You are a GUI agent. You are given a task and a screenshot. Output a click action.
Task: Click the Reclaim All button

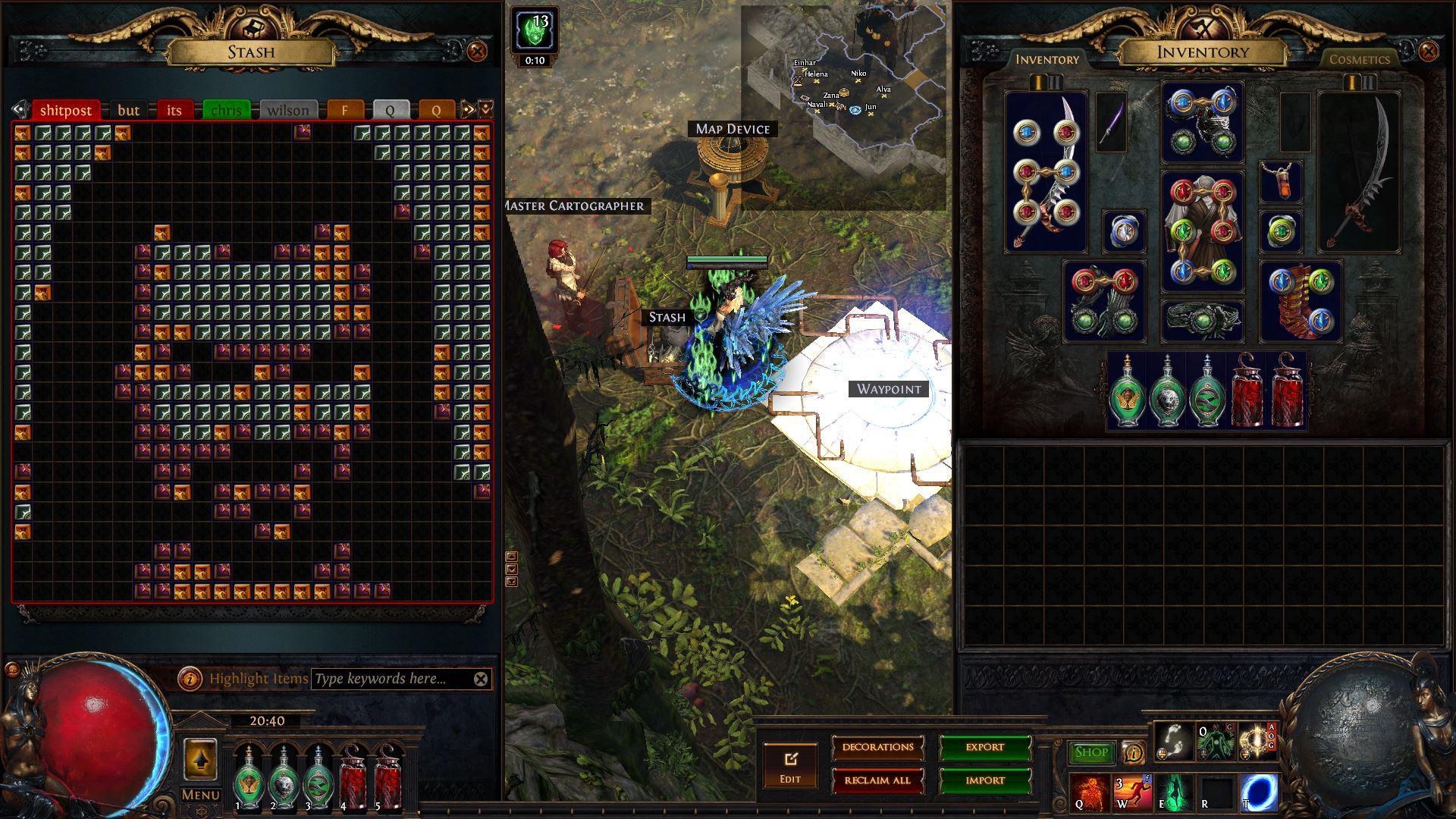click(x=877, y=780)
